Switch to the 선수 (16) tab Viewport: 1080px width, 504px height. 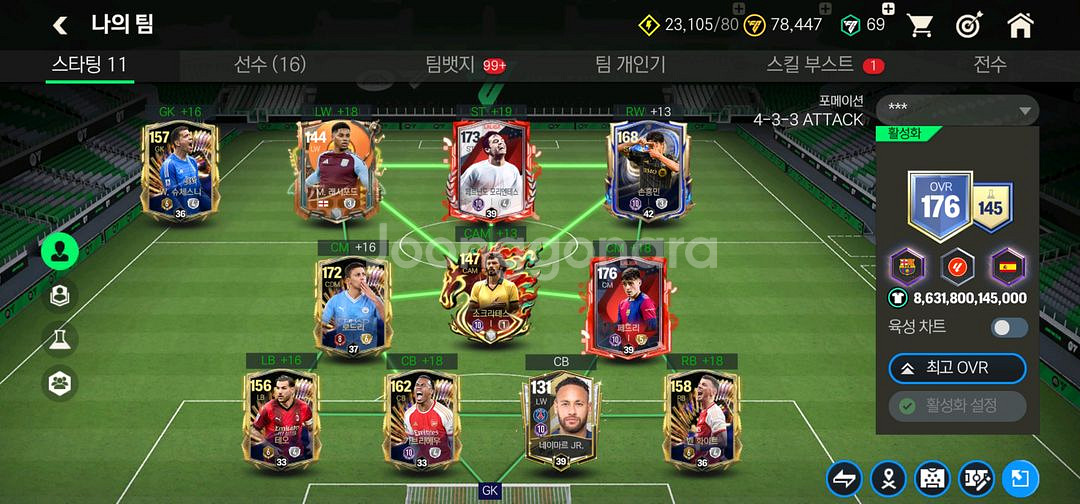pyautogui.click(x=269, y=65)
